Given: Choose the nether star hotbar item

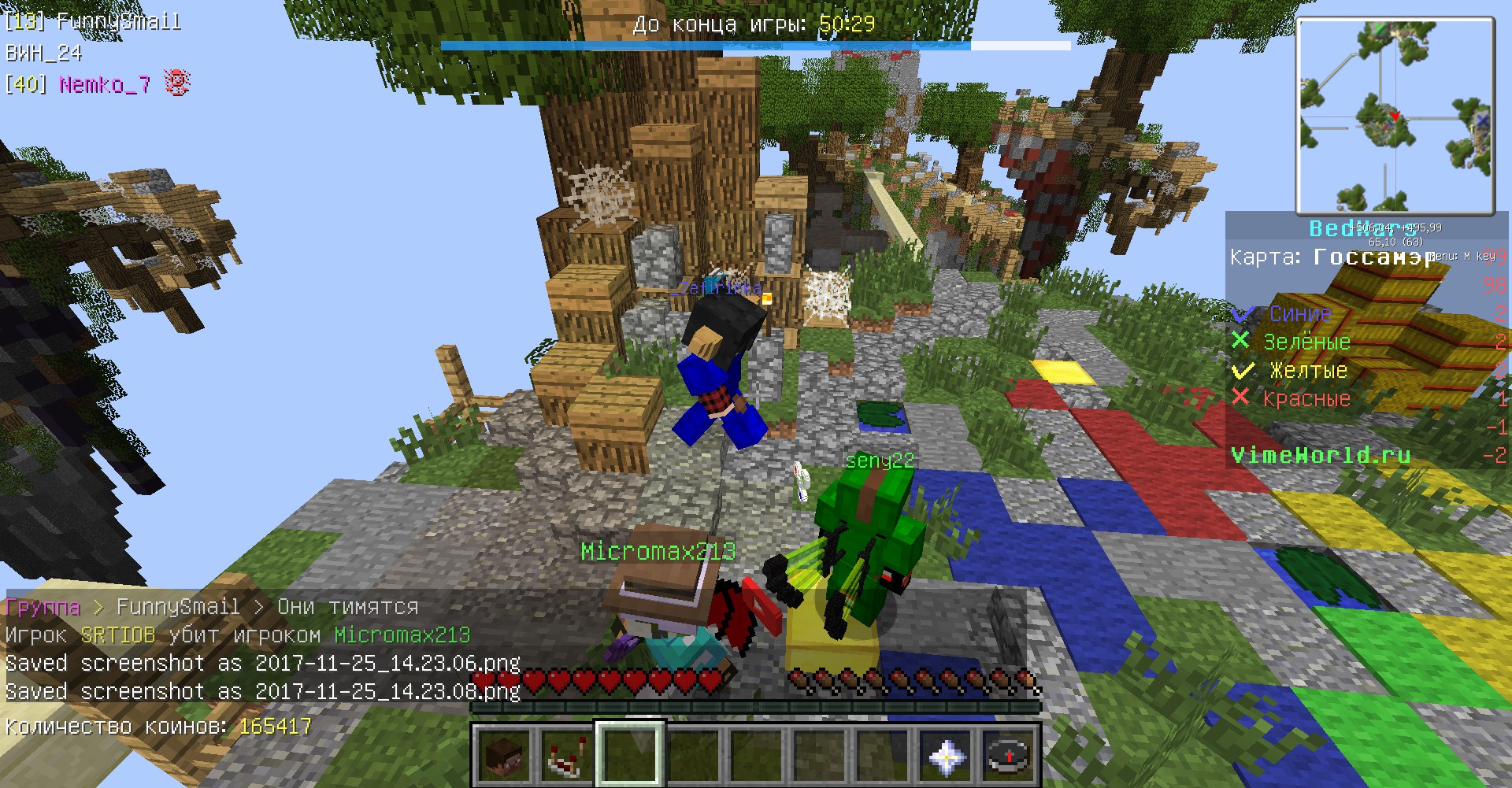Looking at the screenshot, I should click(945, 755).
